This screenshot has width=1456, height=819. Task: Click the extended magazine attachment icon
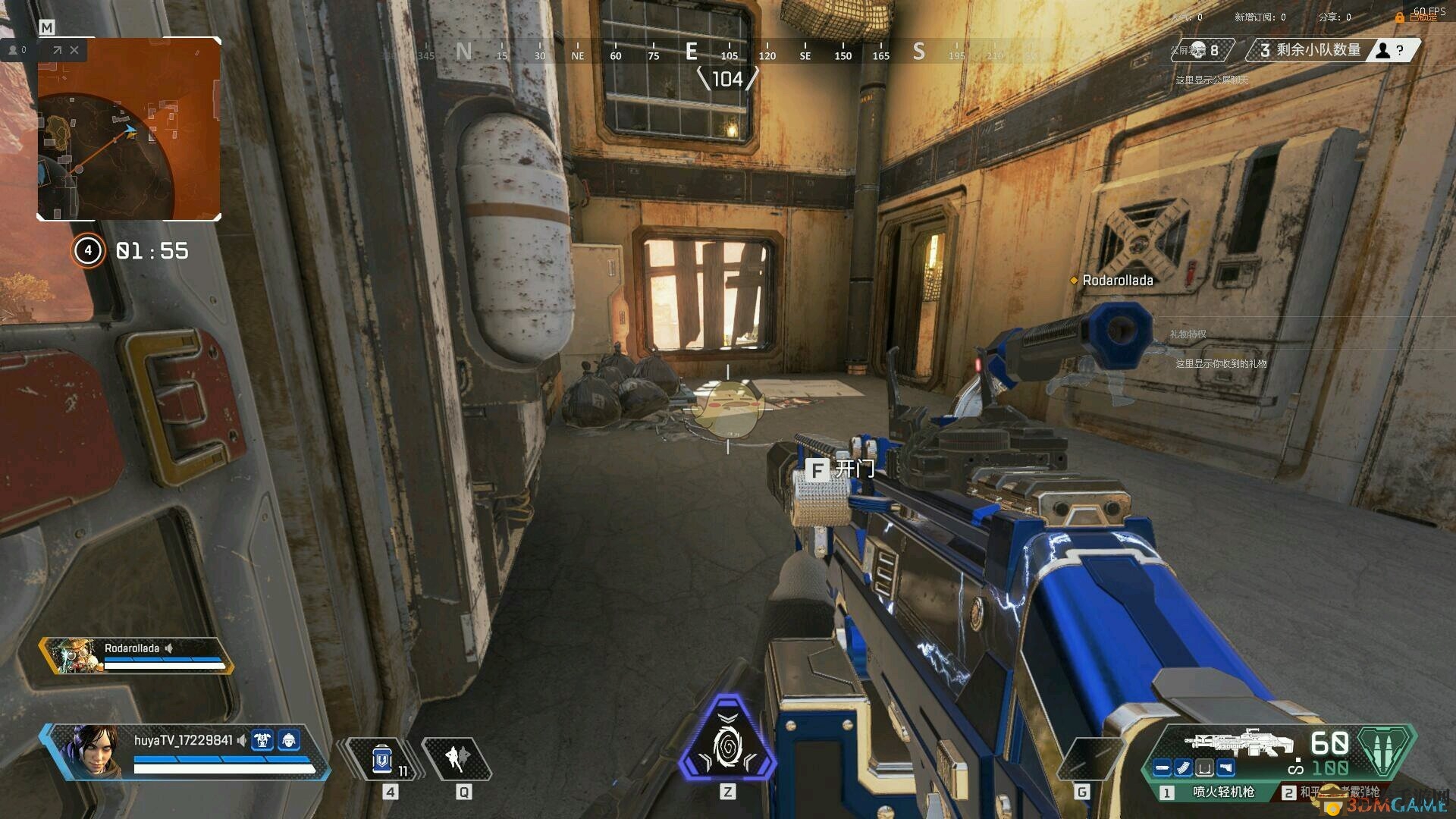click(x=1183, y=768)
